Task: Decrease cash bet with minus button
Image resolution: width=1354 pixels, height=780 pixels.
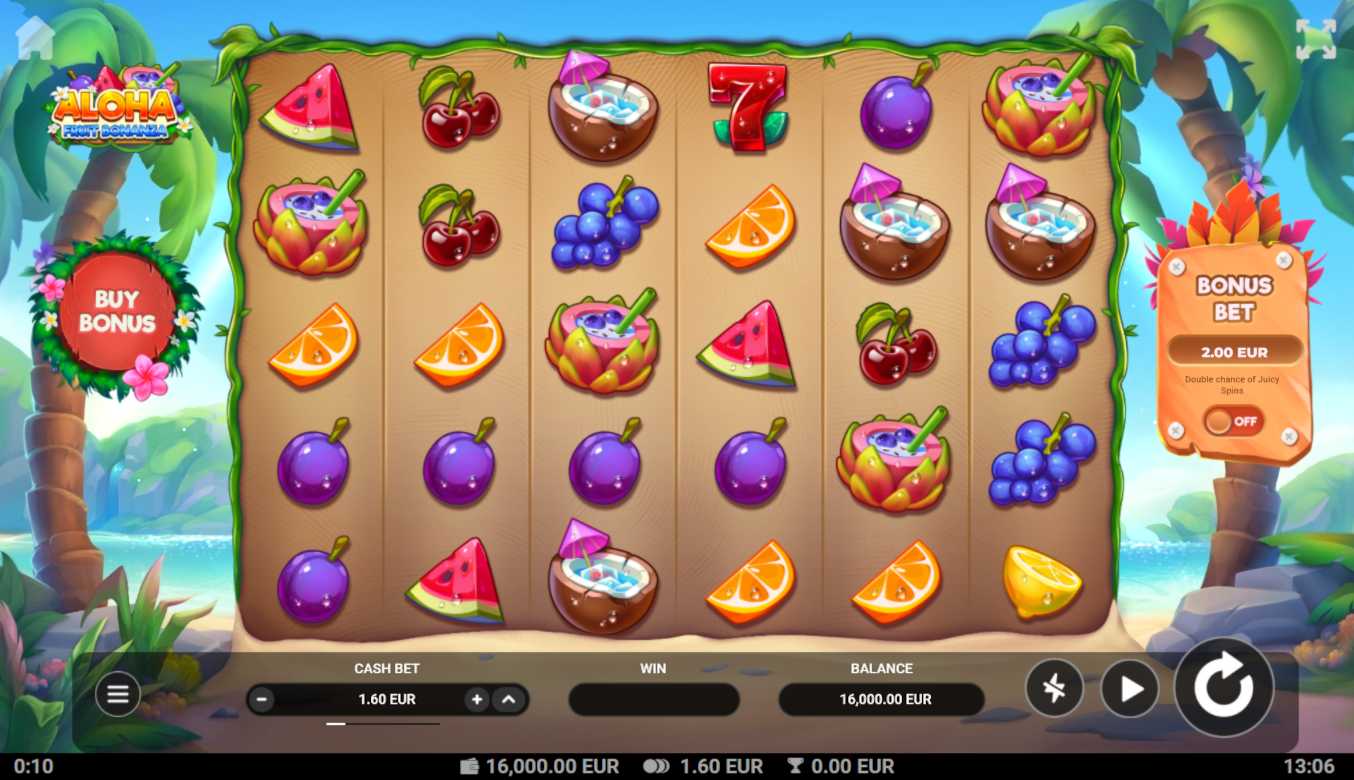Action: pyautogui.click(x=262, y=700)
